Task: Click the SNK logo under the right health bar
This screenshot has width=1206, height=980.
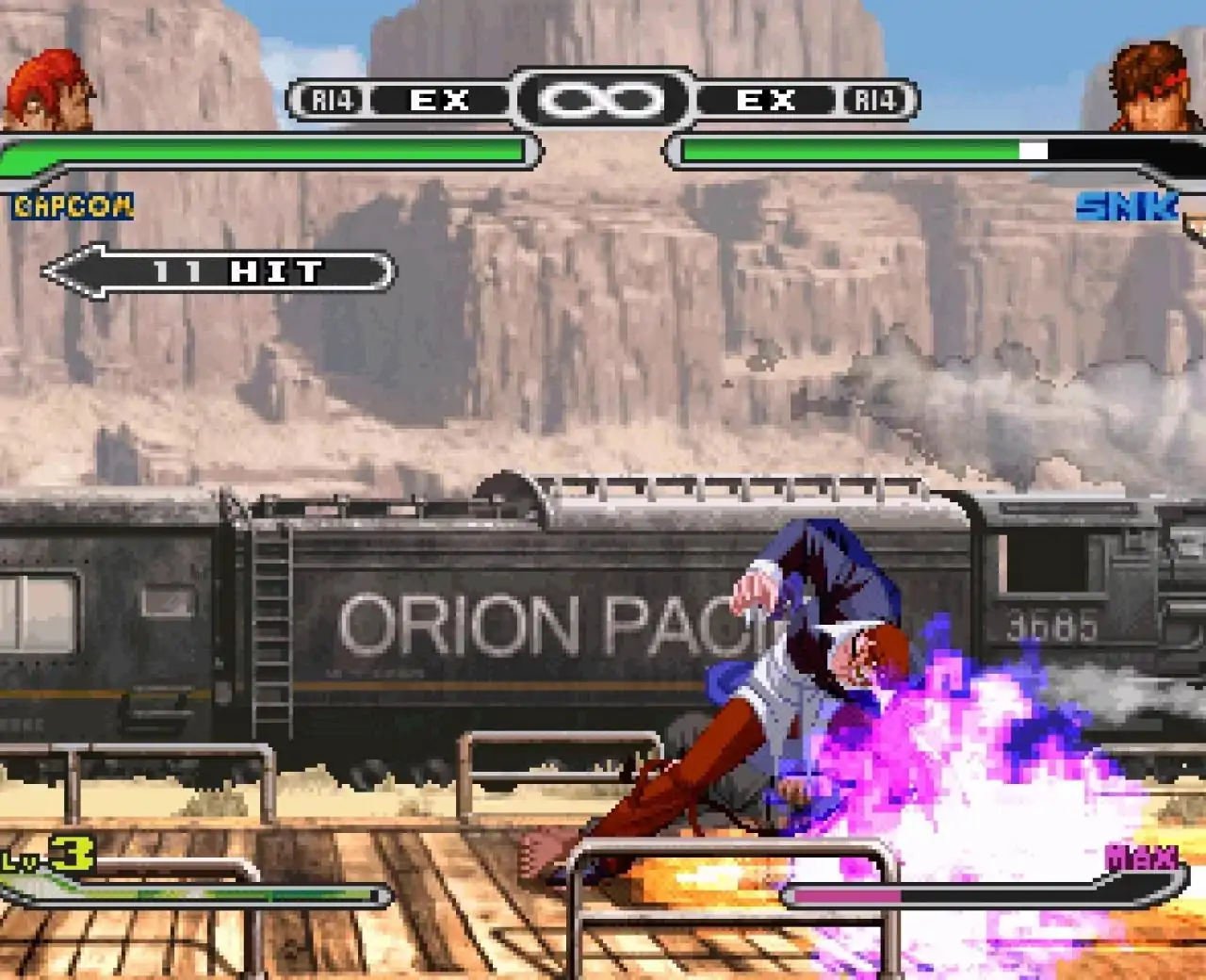Action: 1128,204
